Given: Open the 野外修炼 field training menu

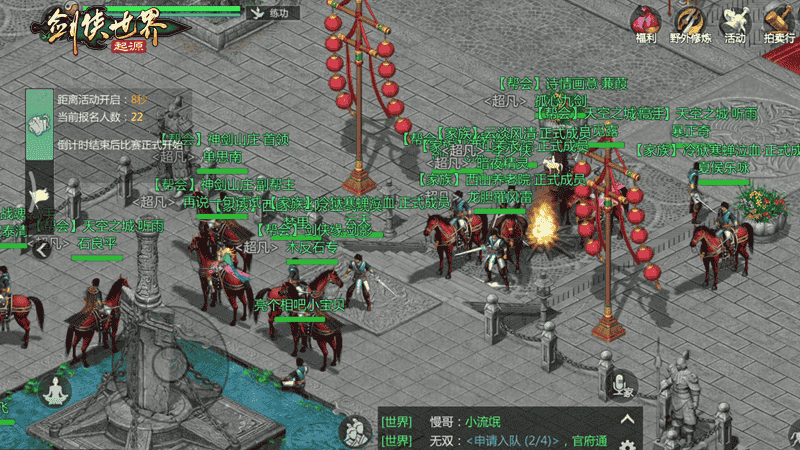Looking at the screenshot, I should pos(689,22).
